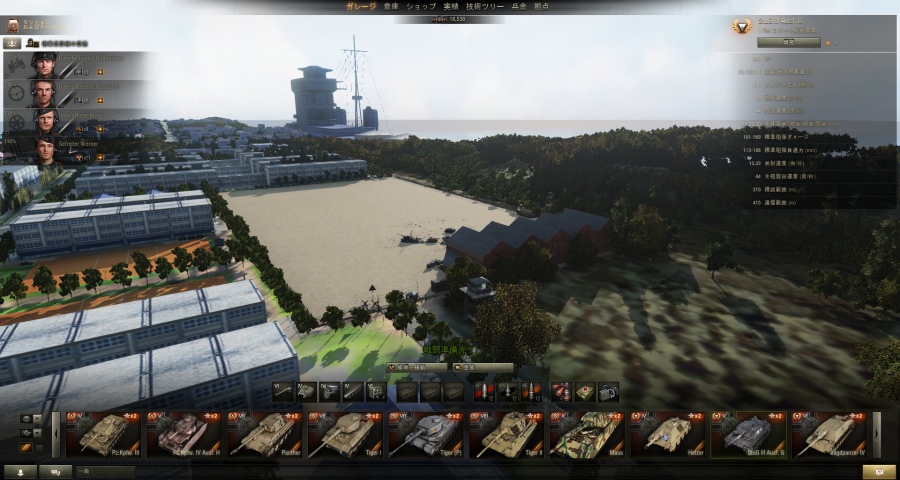
Task: Open the 塗装 (Paint) customization button
Action: click(x=482, y=368)
